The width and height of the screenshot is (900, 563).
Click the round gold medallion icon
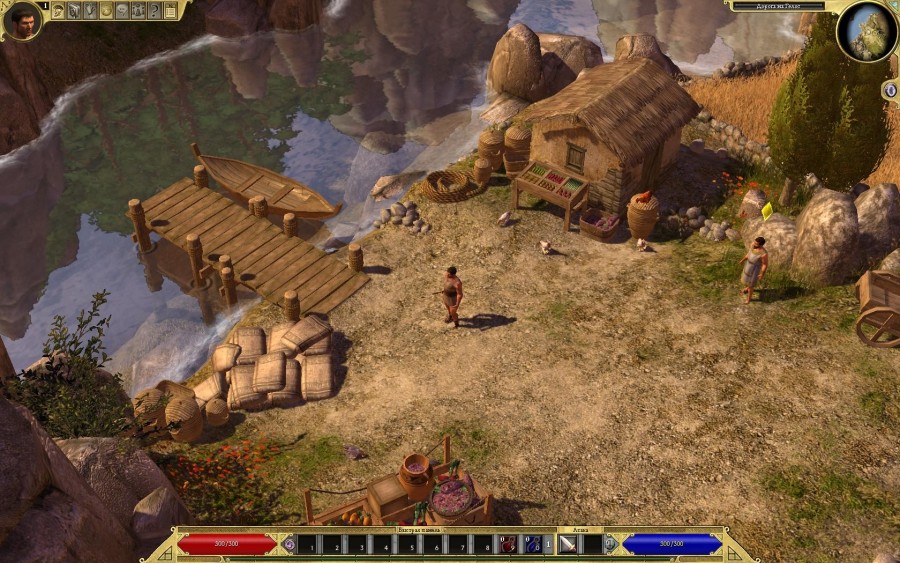click(x=106, y=11)
